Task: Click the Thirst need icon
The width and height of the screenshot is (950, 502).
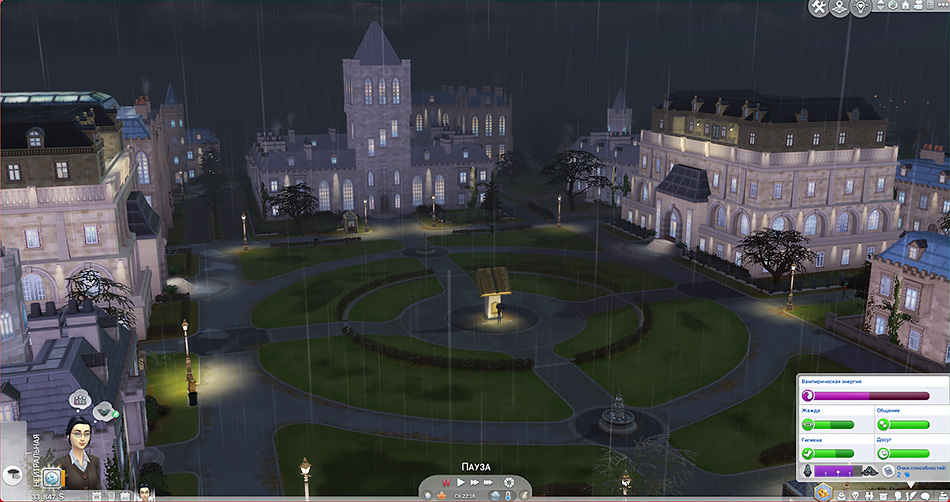Action: pos(808,424)
